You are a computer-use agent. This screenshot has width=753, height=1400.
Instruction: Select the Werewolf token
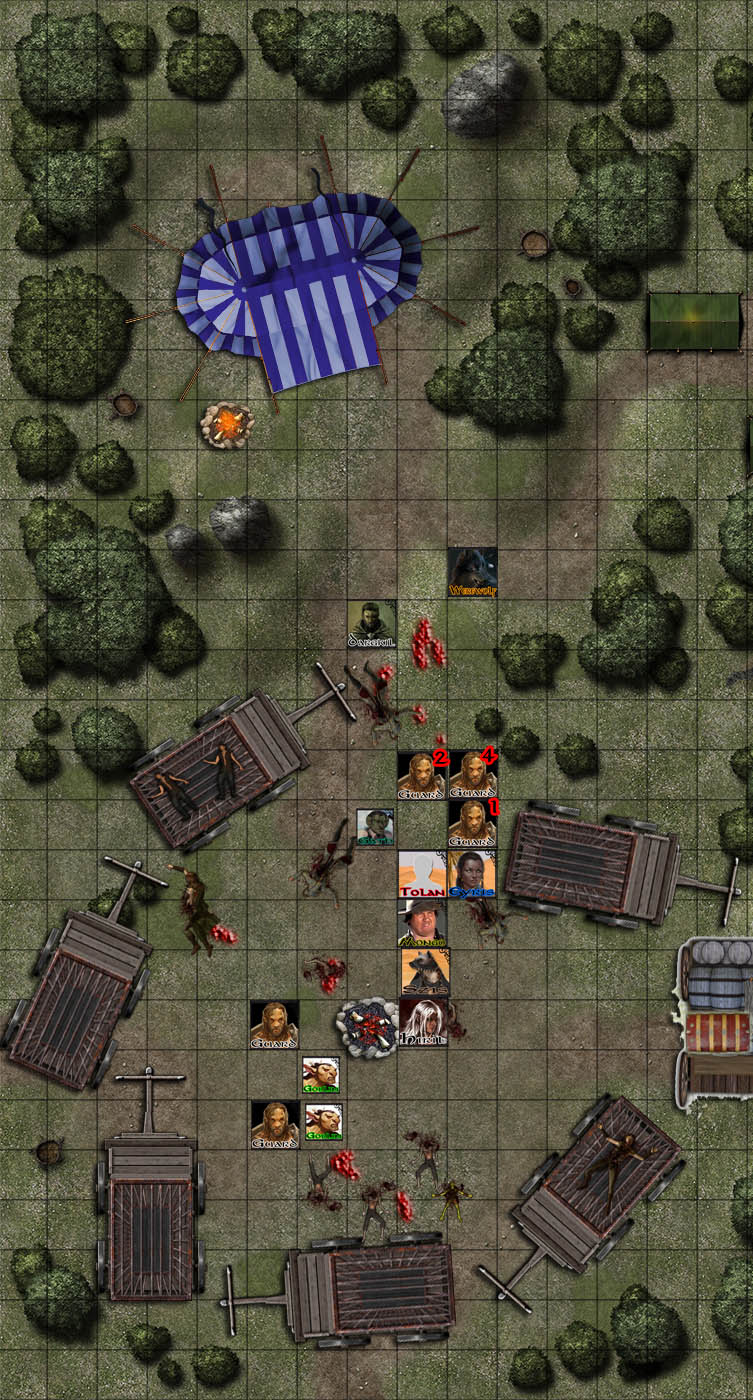472,572
